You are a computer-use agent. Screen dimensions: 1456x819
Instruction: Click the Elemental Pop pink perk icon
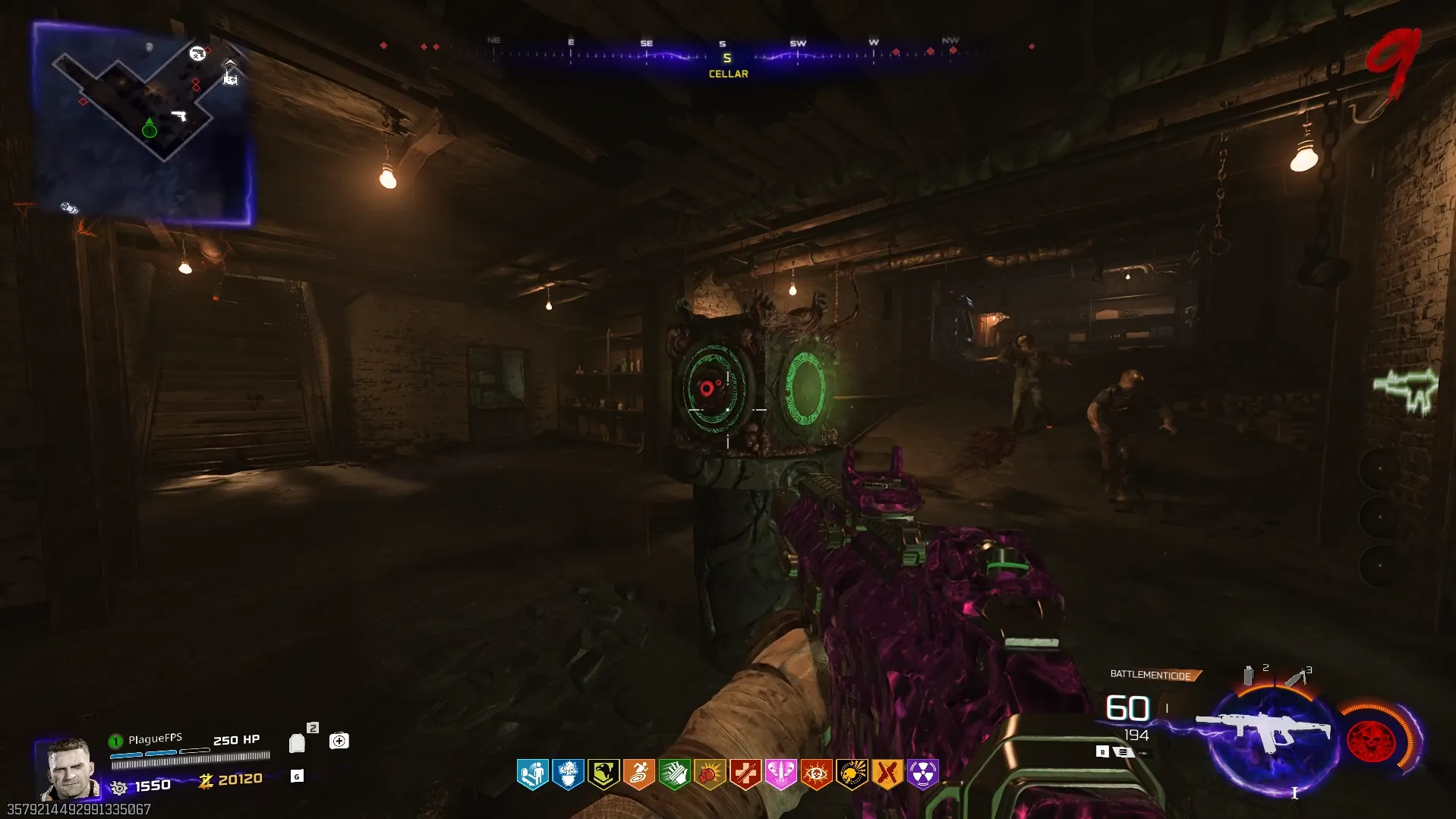point(780,774)
